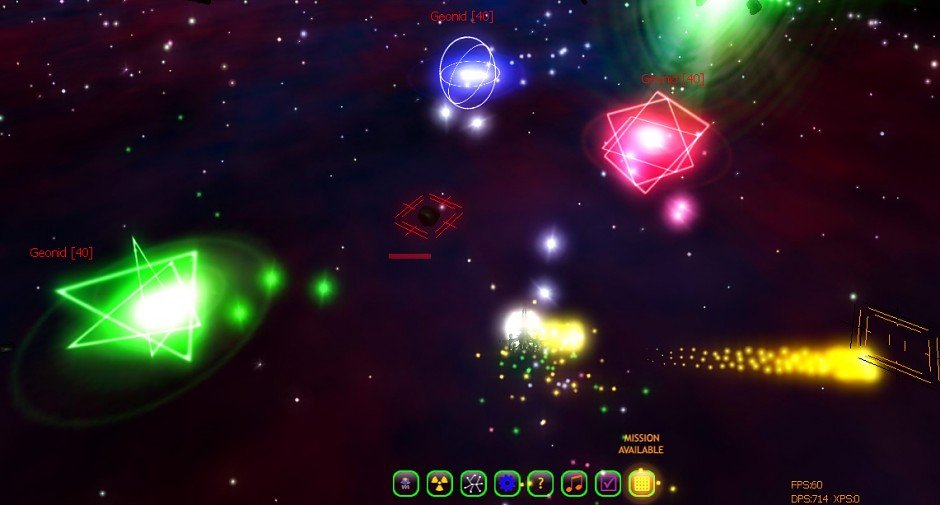Viewport: 940px width, 505px height.
Task: Click the yellow radiation symbol icon
Action: [x=439, y=484]
